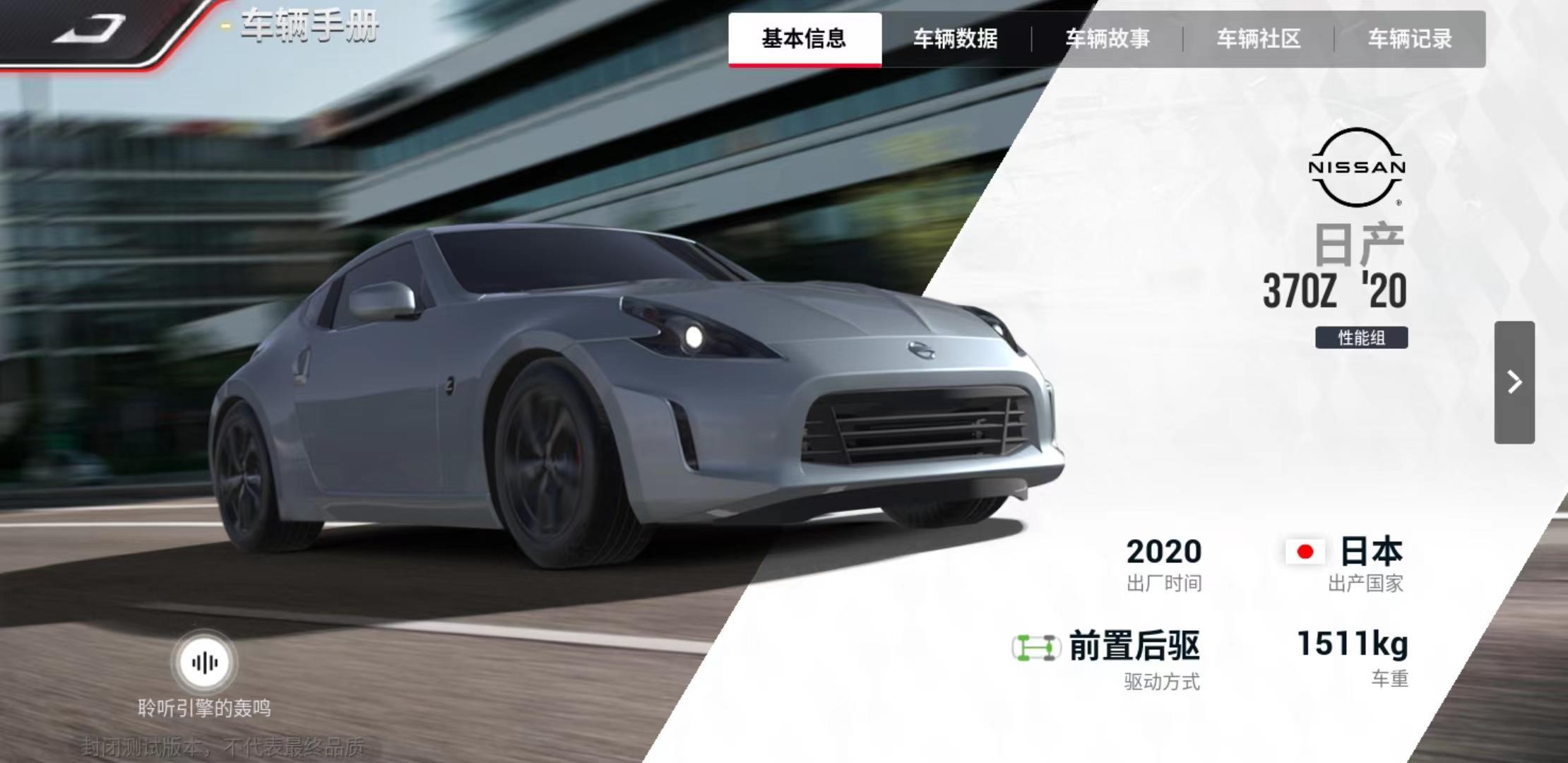Switch to the 车辆数据 tab

956,39
